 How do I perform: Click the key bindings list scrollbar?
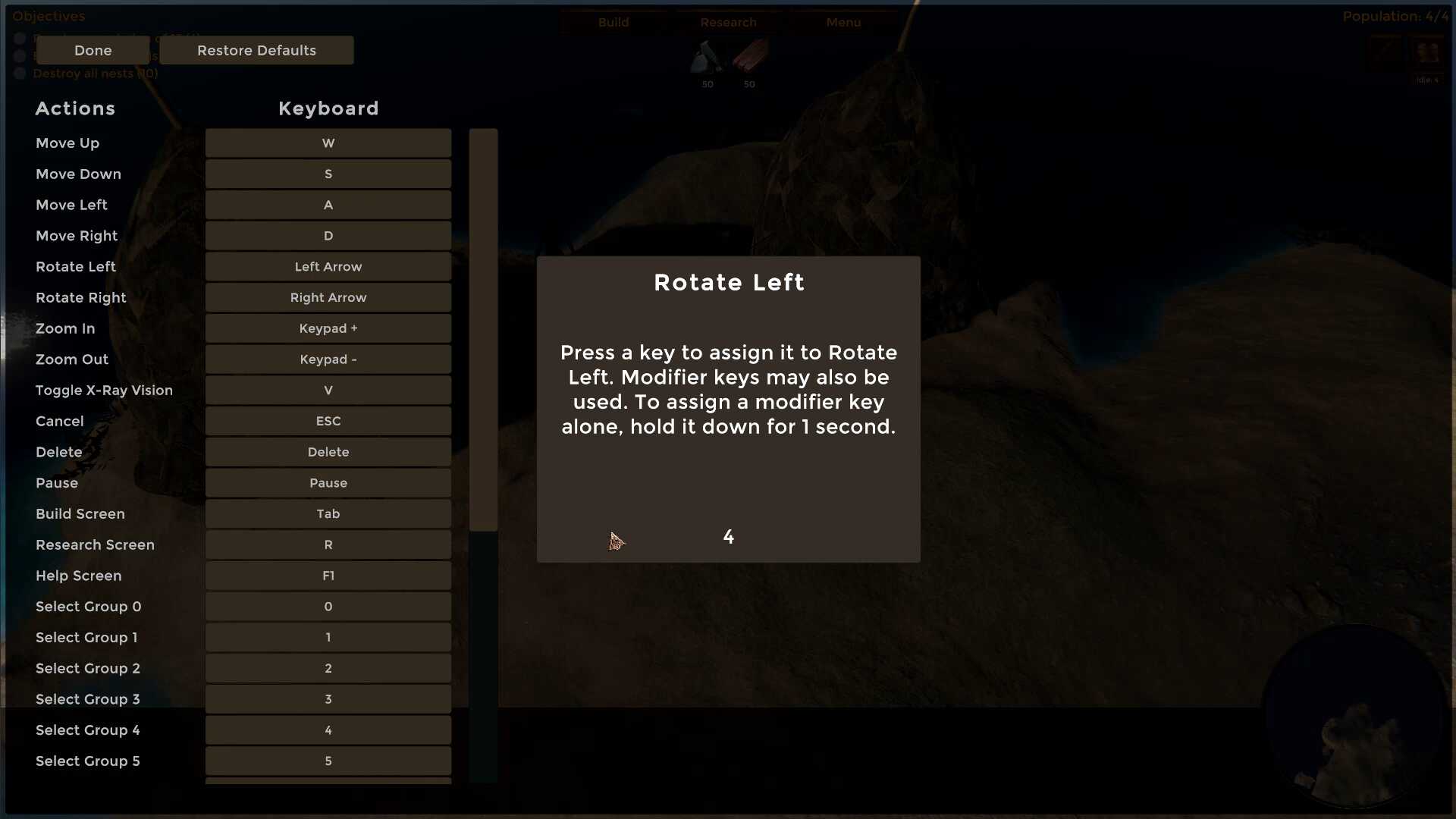483,330
